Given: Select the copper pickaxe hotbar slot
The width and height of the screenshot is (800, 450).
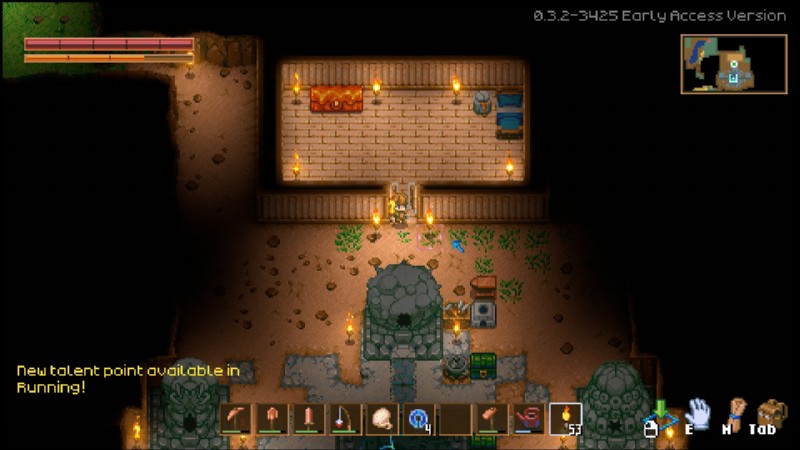Looking at the screenshot, I should pos(237,418).
